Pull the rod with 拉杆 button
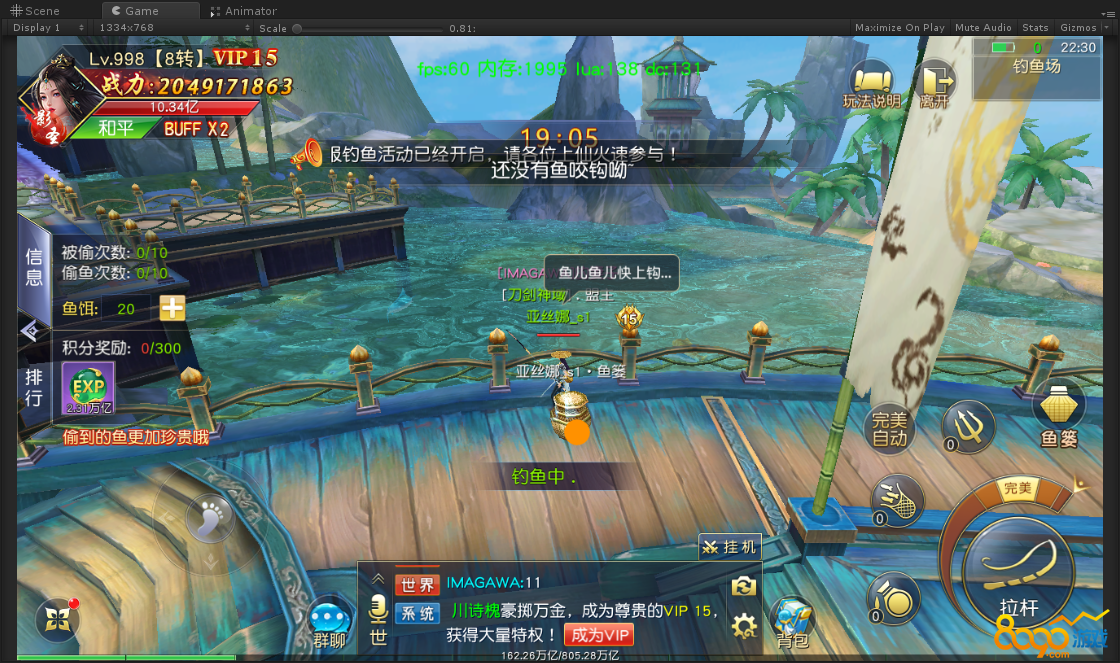 tap(1018, 571)
